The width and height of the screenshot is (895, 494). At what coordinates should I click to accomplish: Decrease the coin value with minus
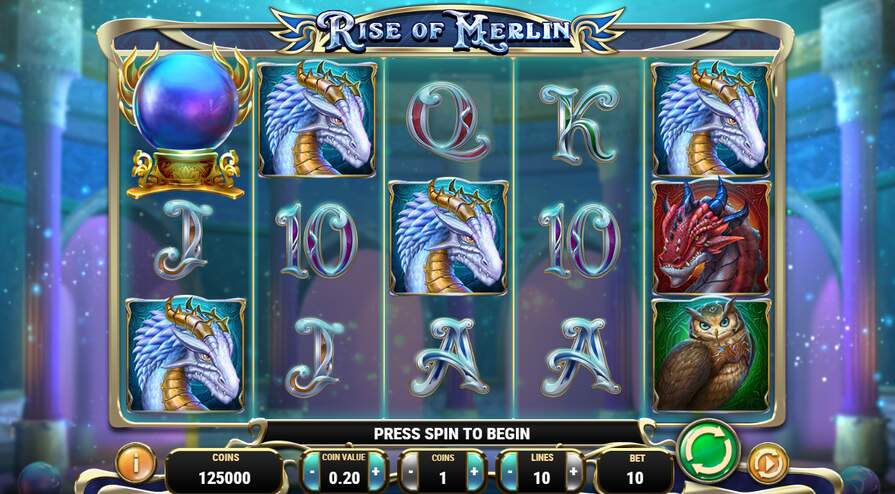pos(313,470)
